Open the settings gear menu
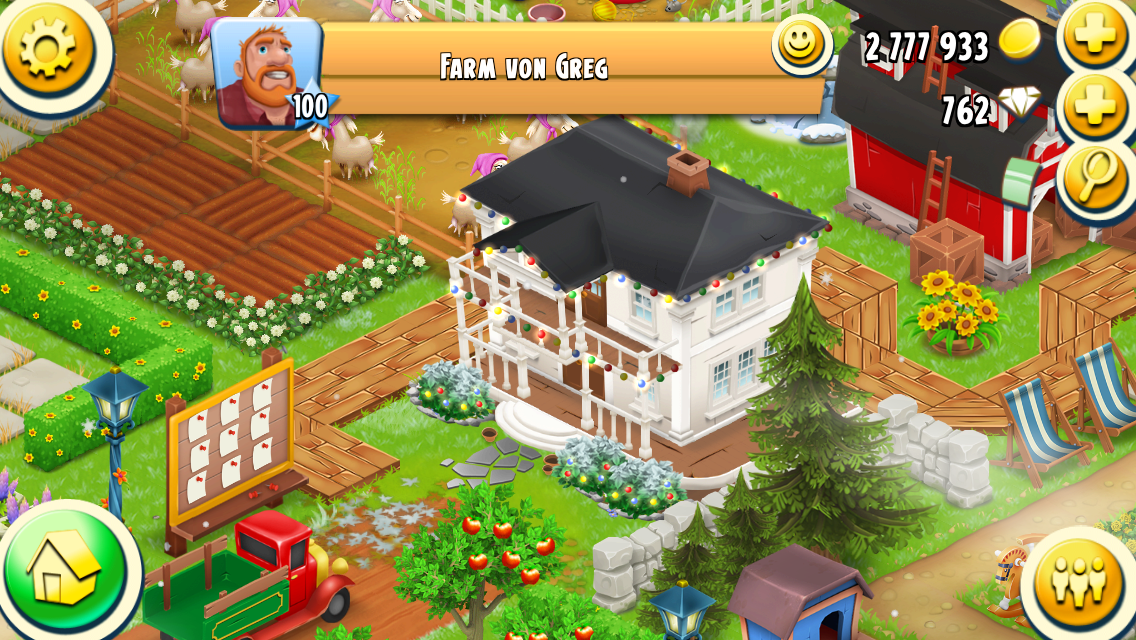The image size is (1136, 640). tap(47, 47)
